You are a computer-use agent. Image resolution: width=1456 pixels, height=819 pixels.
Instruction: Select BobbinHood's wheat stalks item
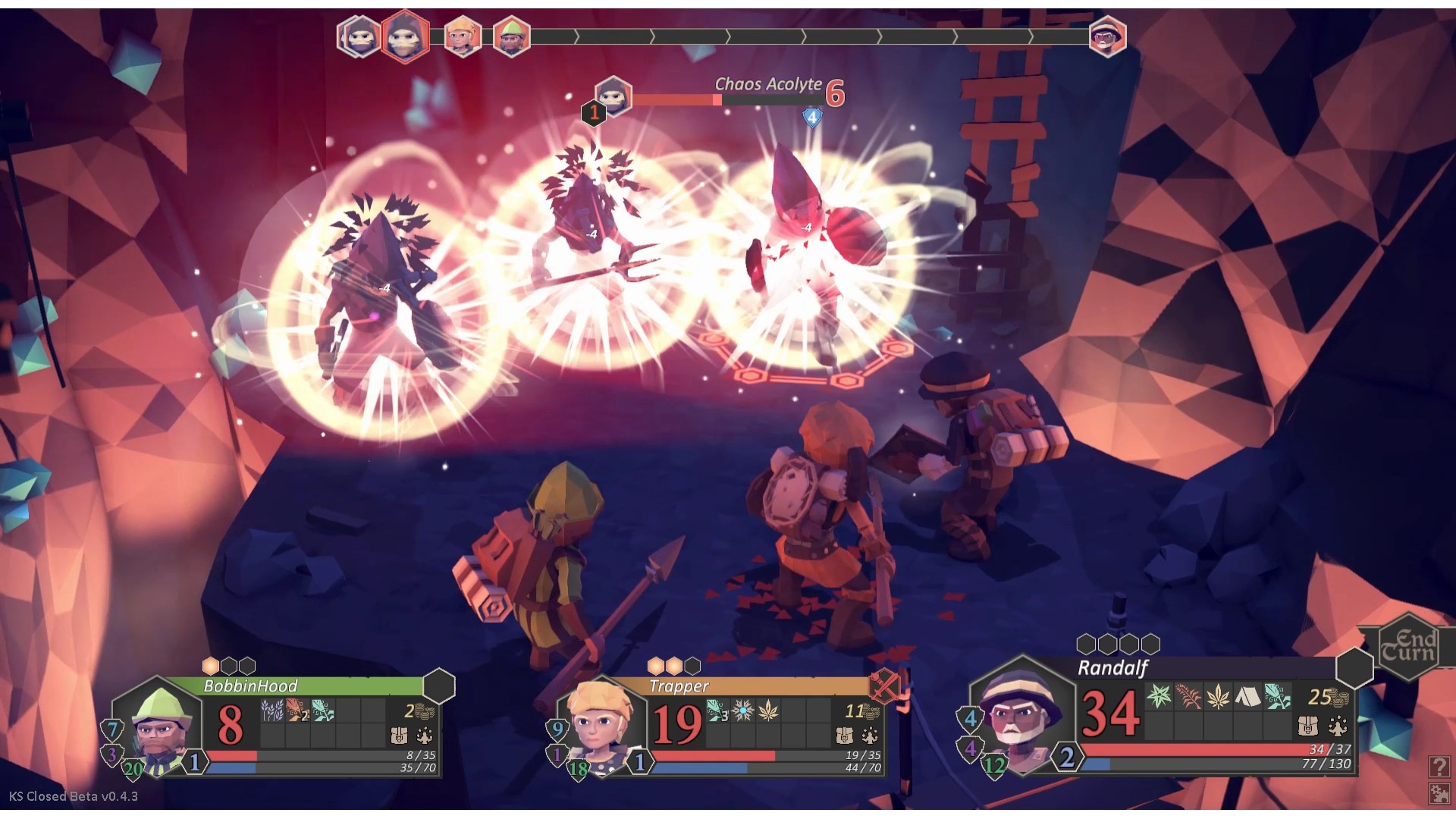(x=272, y=711)
